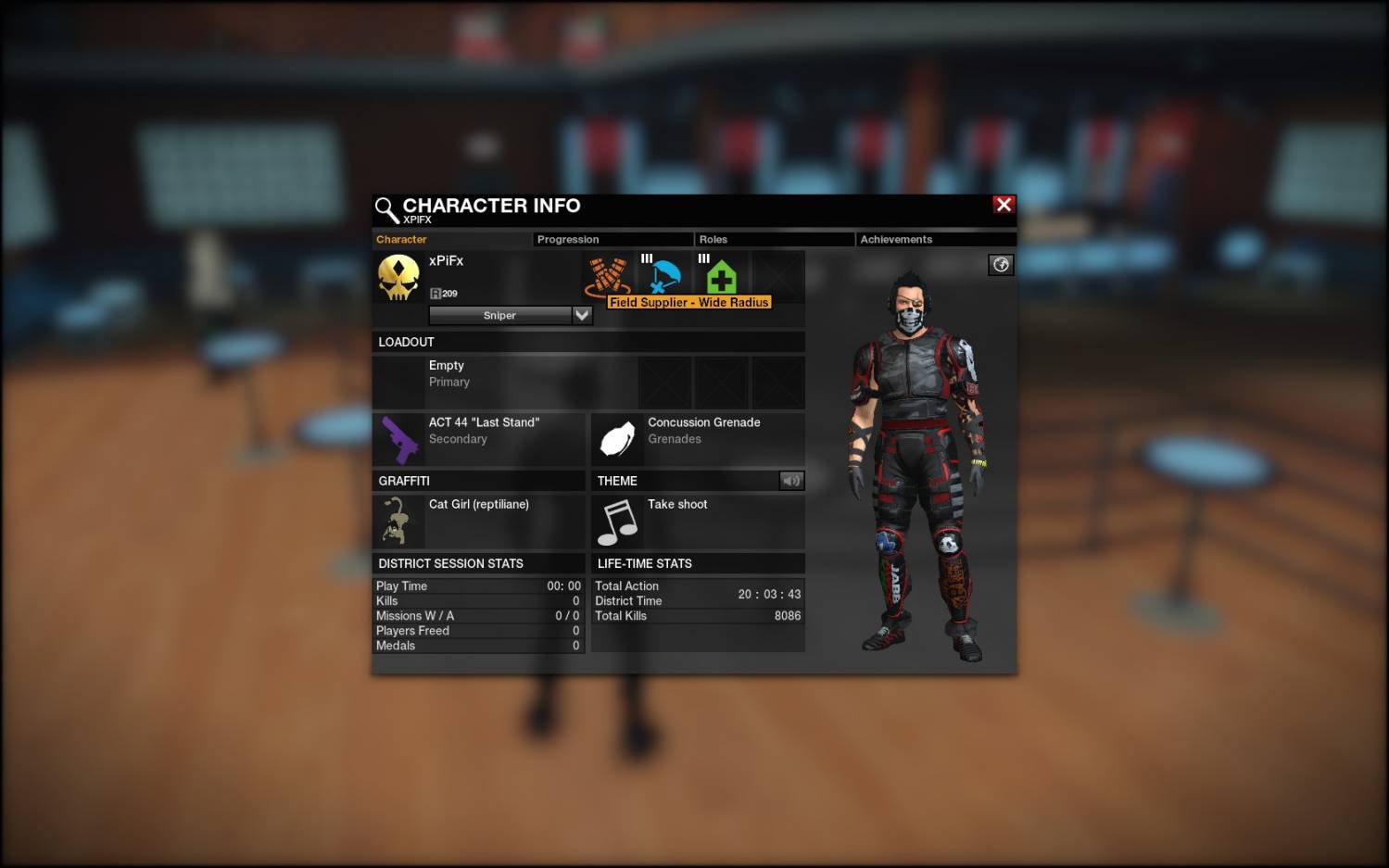Toggle the theme speaker button

coord(791,481)
